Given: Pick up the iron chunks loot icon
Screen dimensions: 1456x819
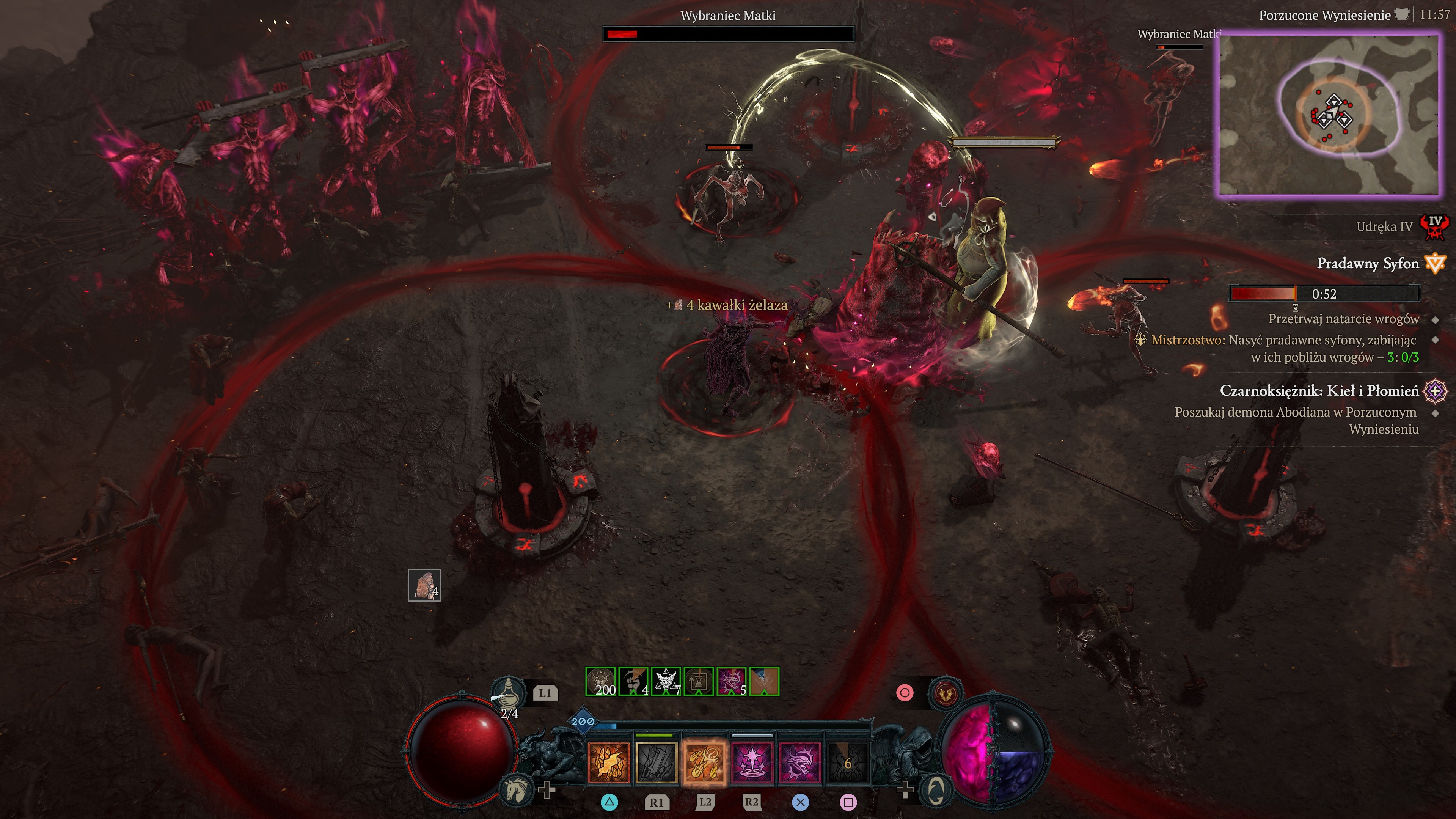Looking at the screenshot, I should (424, 586).
